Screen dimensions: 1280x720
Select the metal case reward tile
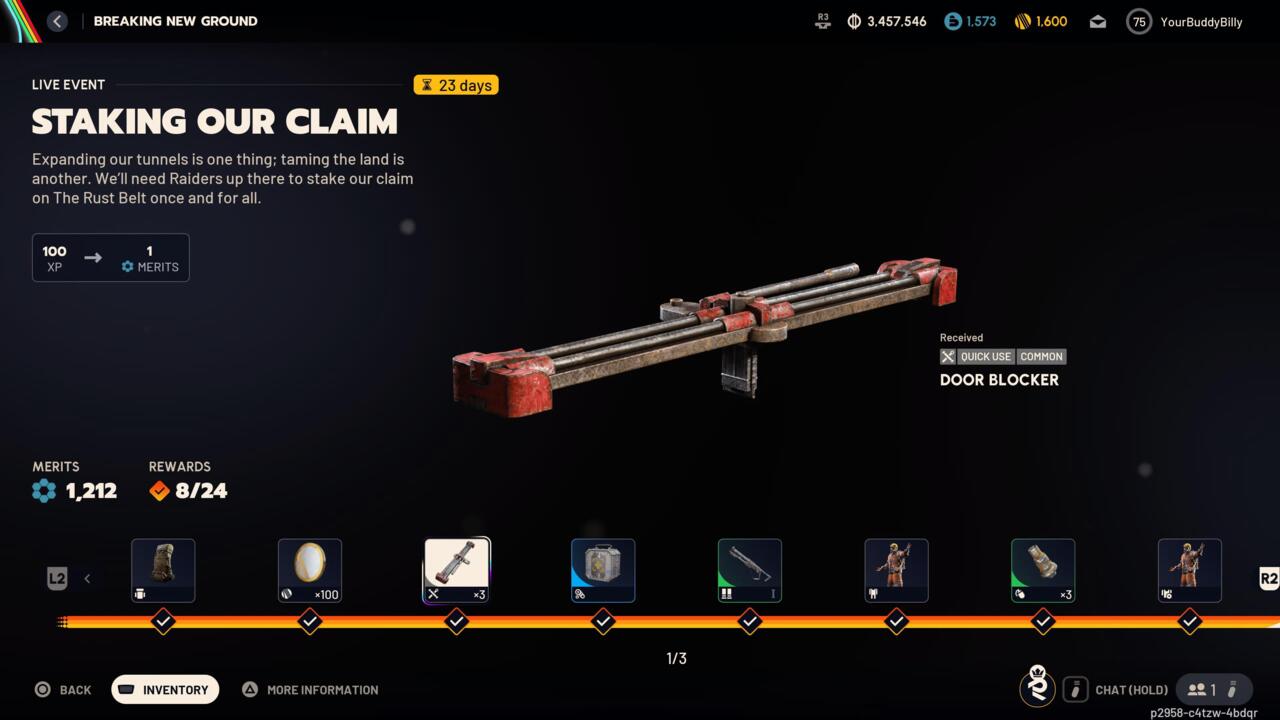[603, 571]
